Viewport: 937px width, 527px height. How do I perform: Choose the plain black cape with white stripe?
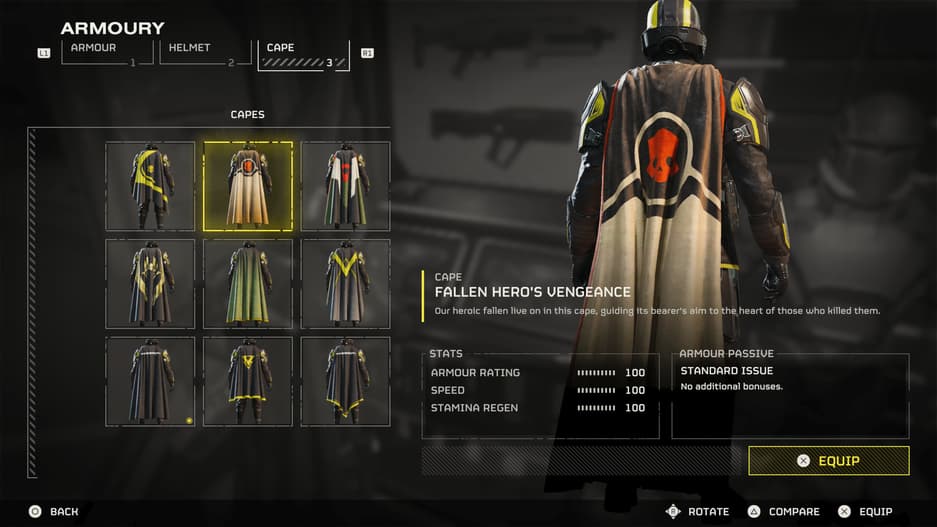150,381
